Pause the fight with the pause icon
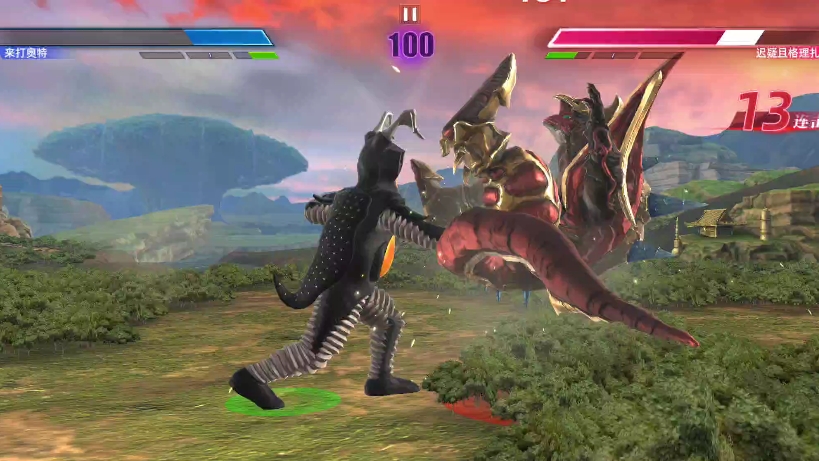This screenshot has width=819, height=461. (409, 14)
